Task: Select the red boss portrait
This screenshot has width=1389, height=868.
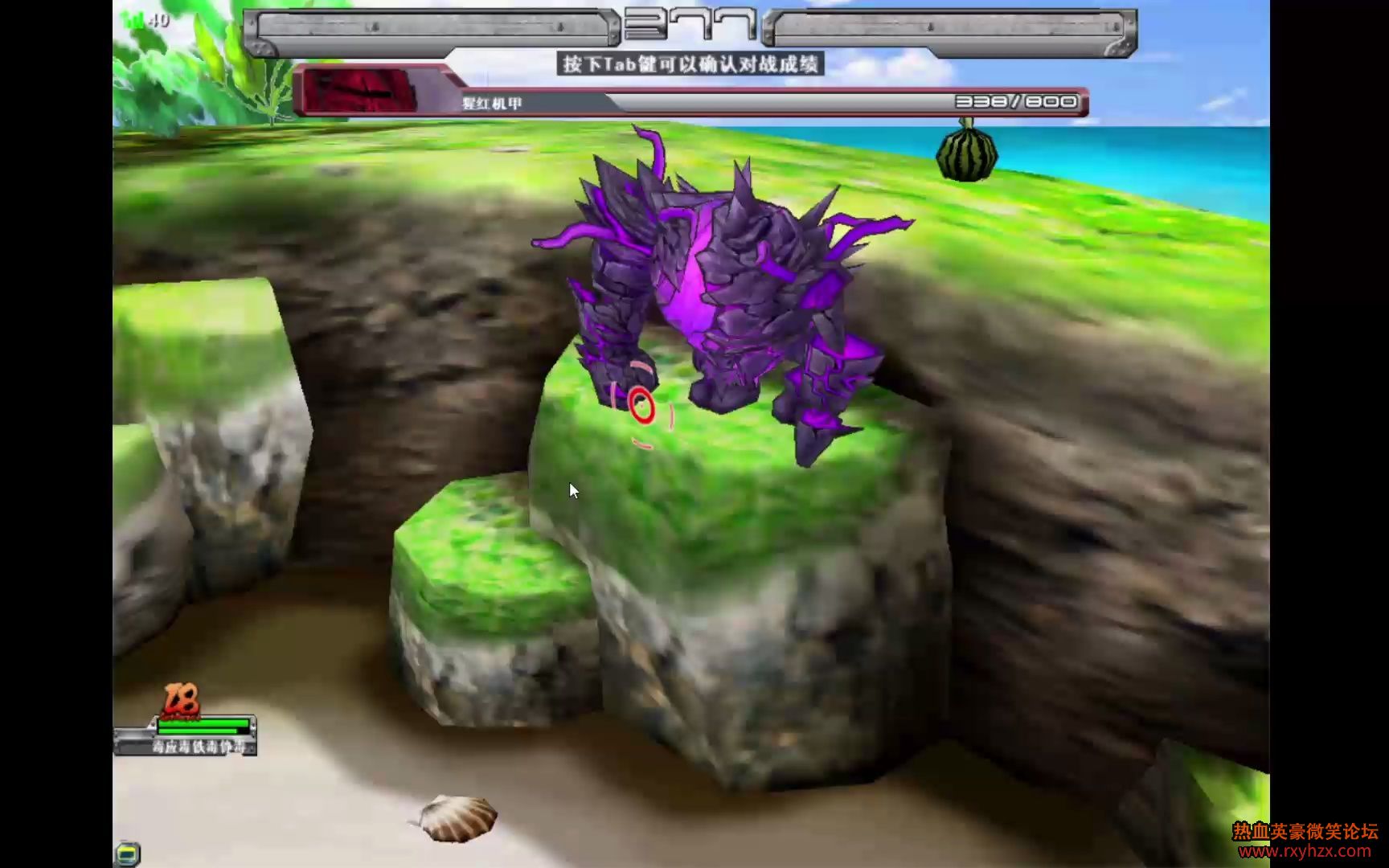Action: point(361,92)
